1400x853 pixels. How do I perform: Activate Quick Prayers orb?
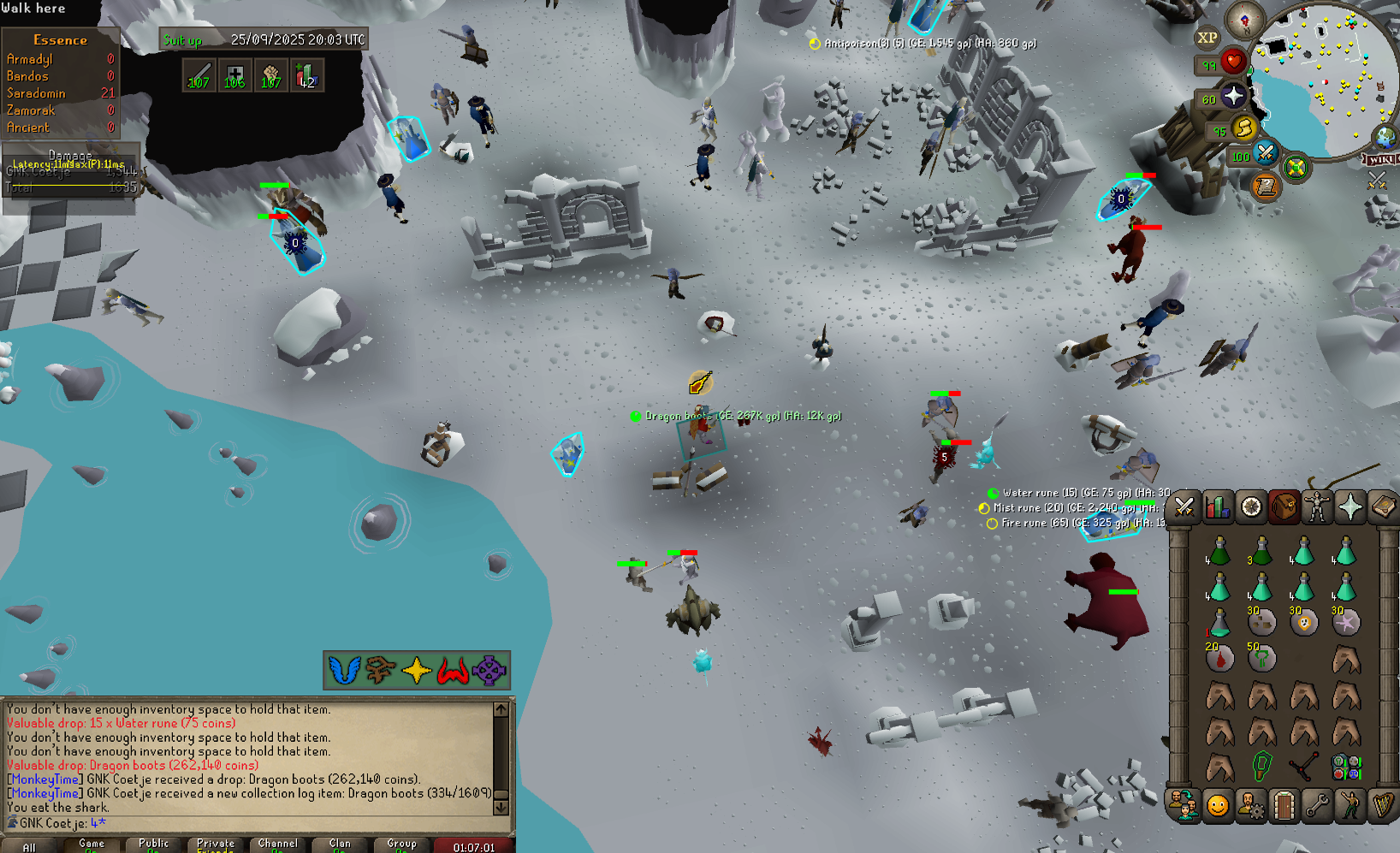(1233, 95)
